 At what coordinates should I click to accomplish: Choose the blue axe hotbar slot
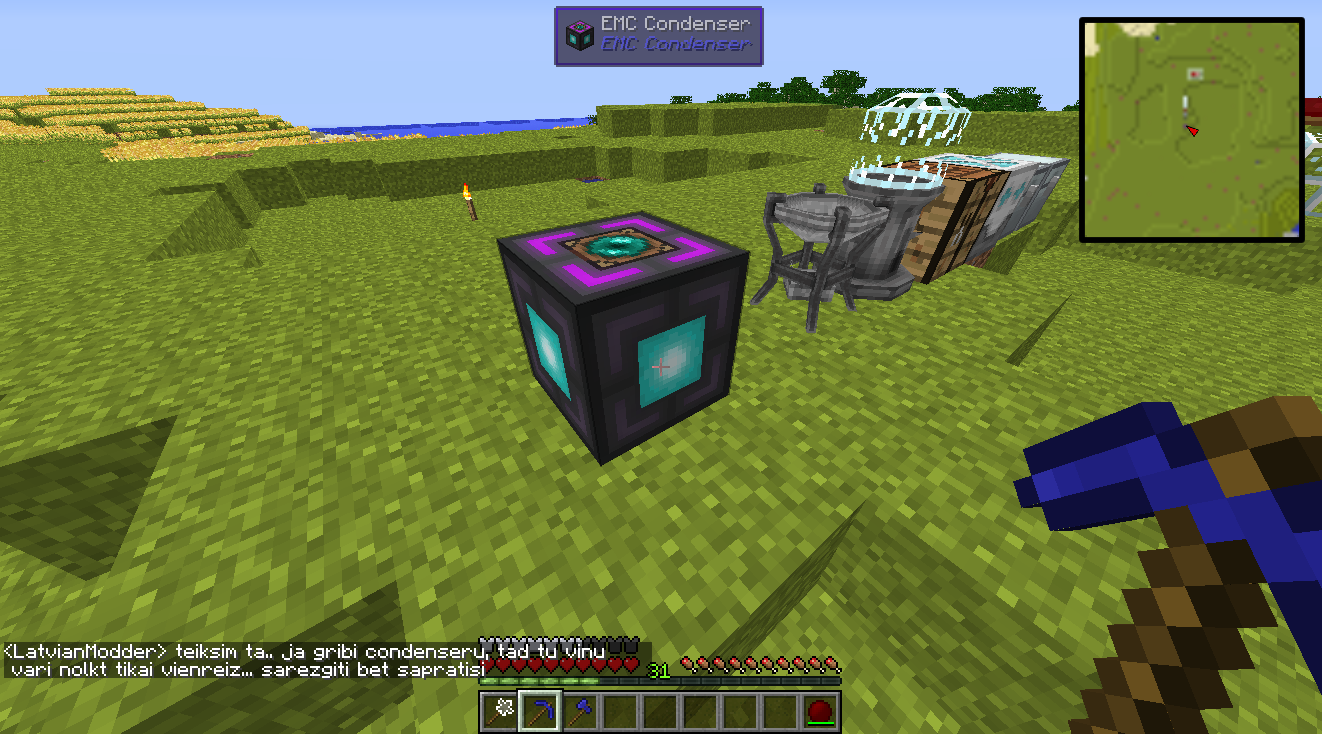579,712
